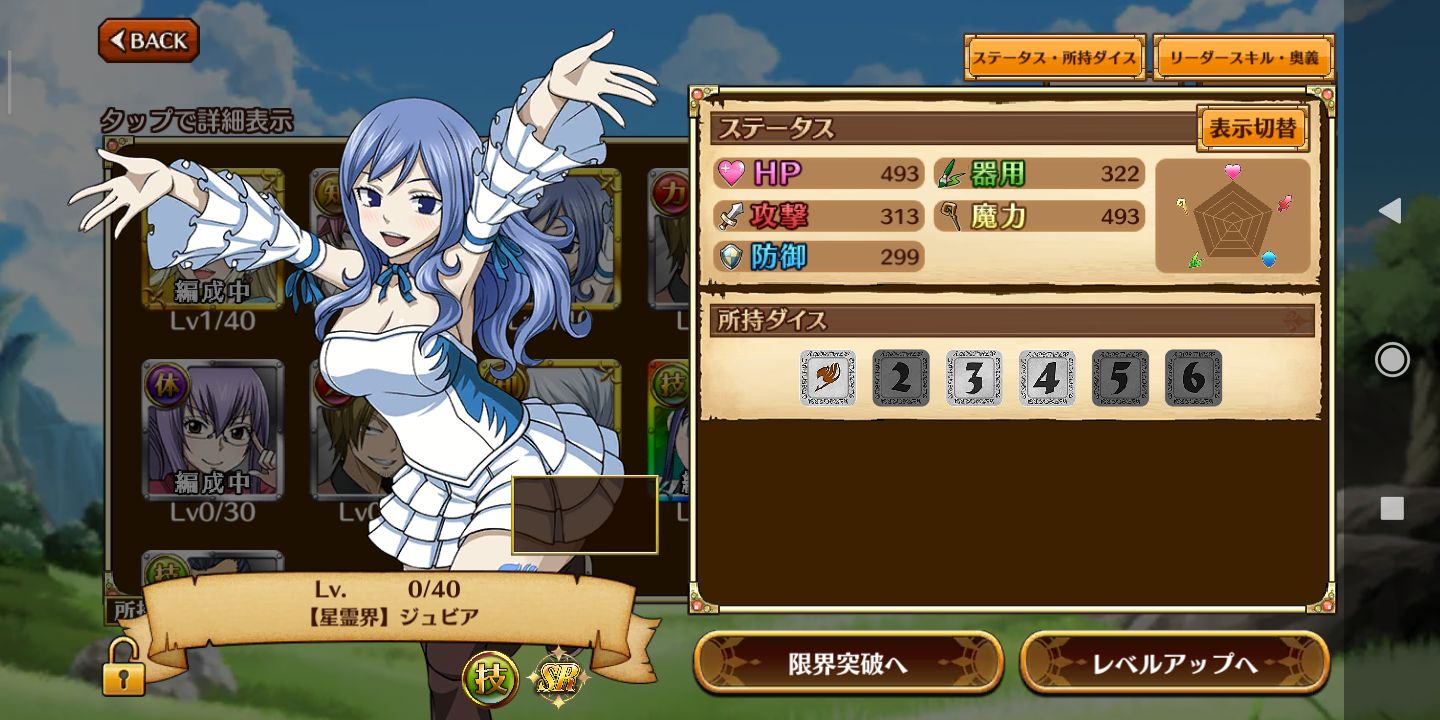This screenshot has width=1440, height=720.
Task: Select the Fairy Tail emblem dice
Action: (828, 378)
